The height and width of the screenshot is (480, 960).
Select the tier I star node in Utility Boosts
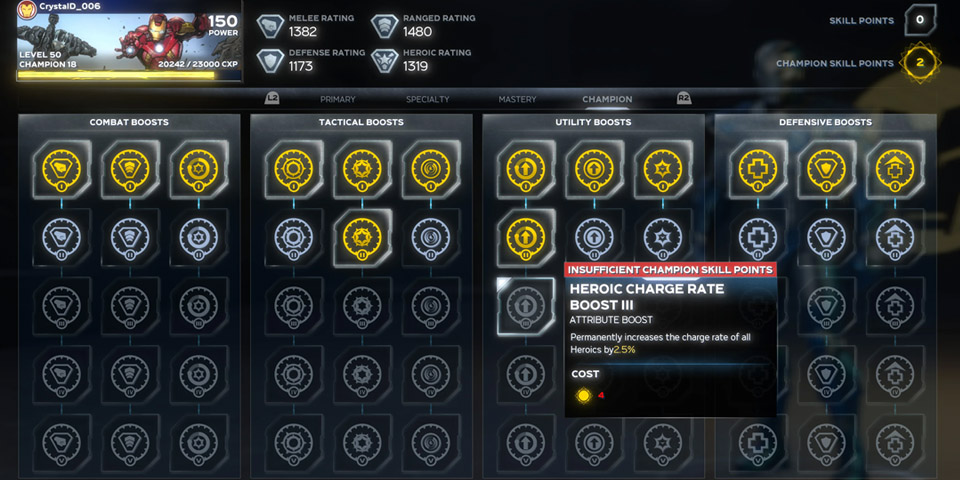(x=664, y=168)
